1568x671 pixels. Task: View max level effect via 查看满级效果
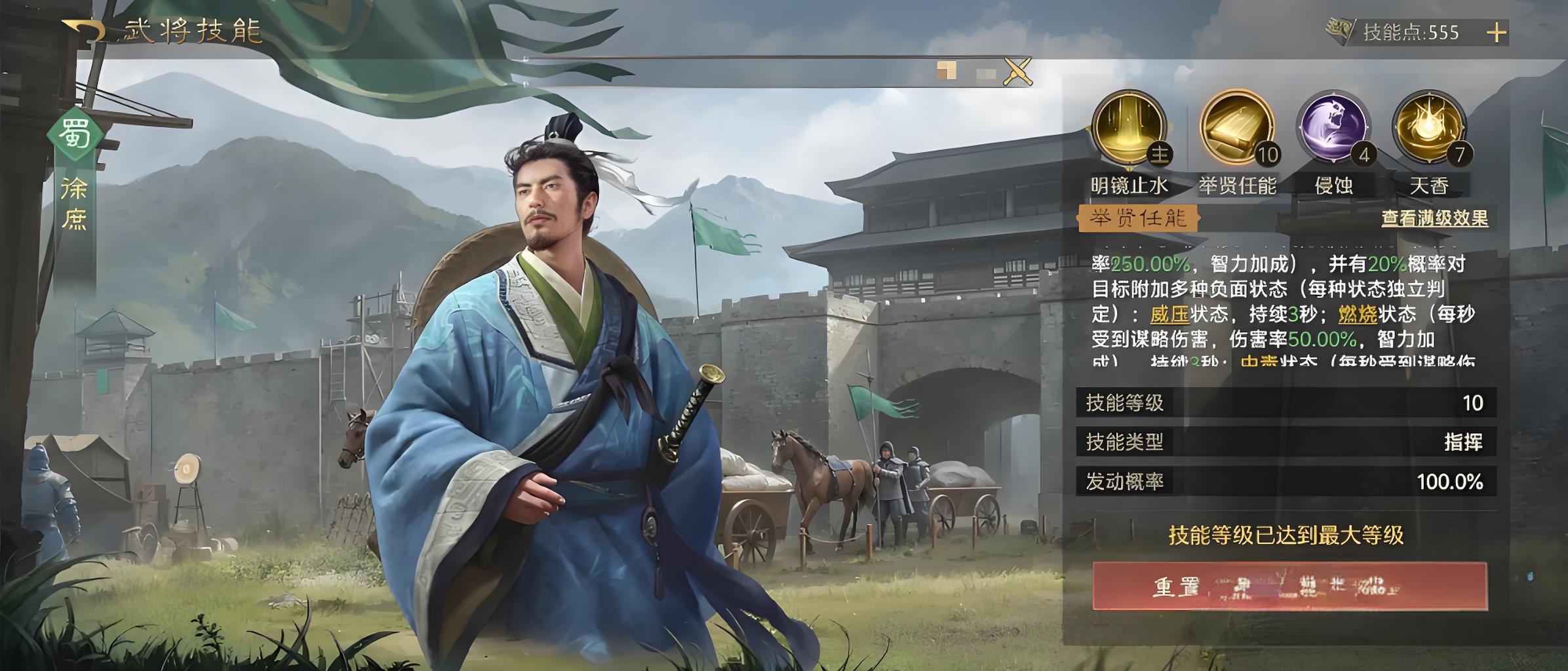point(1434,218)
